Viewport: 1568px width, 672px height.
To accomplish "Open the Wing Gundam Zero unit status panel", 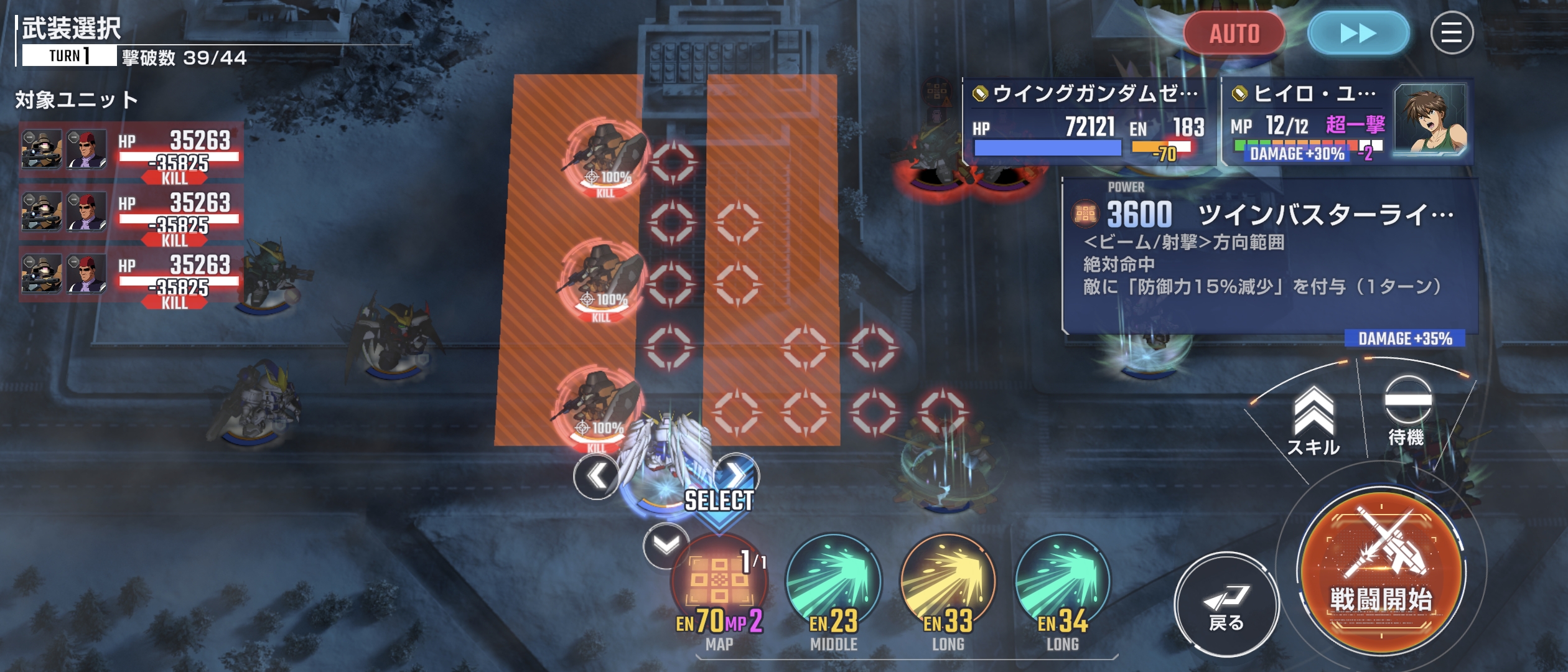I will point(1089,122).
